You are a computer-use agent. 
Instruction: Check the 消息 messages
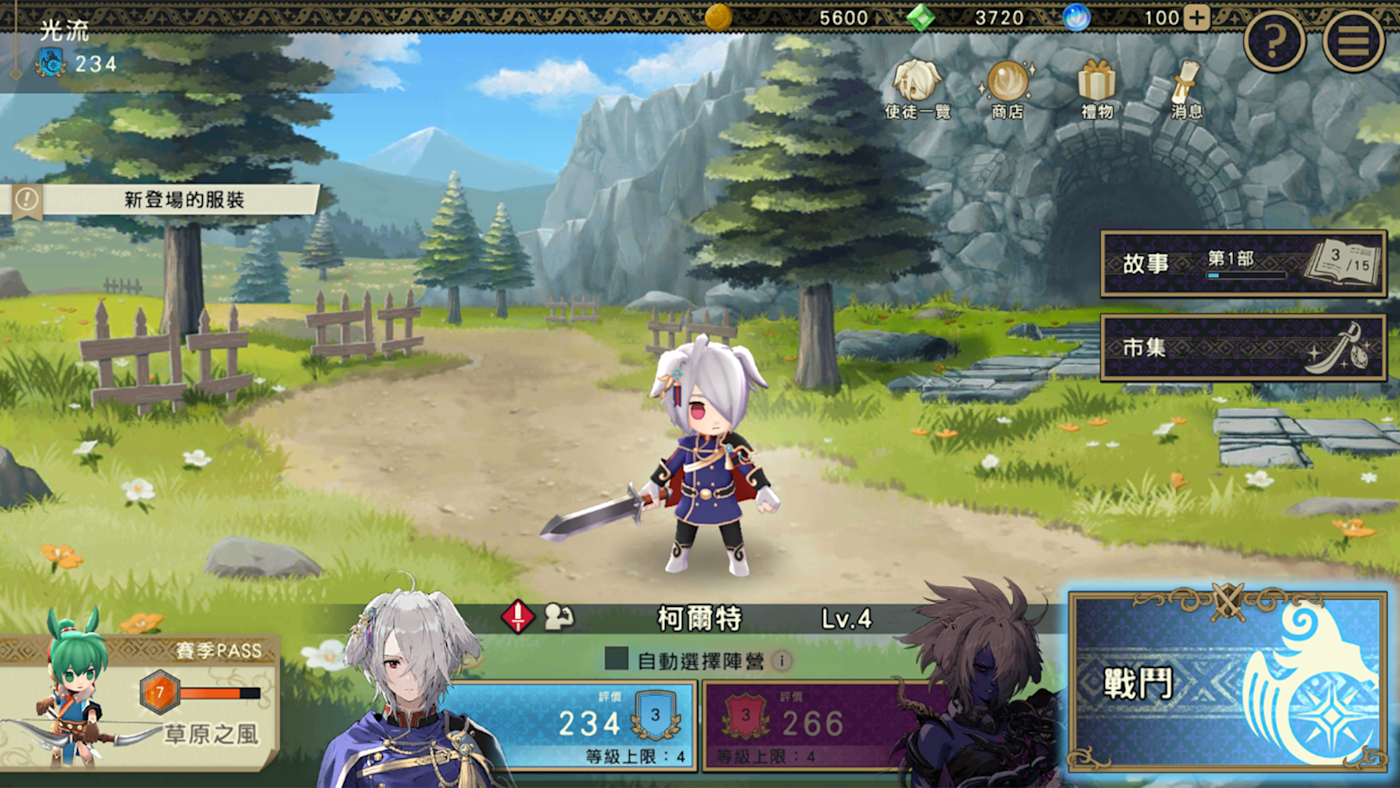tap(1186, 90)
